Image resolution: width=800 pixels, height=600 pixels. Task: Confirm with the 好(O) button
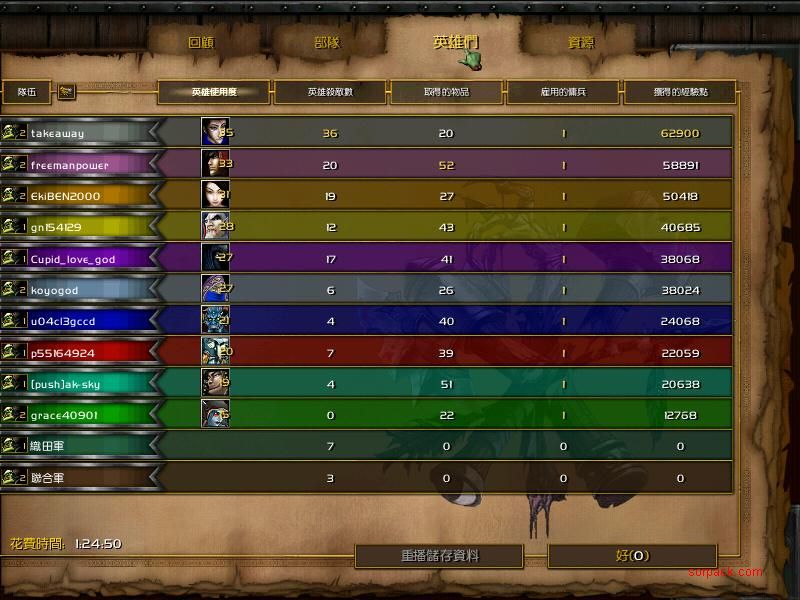point(632,556)
